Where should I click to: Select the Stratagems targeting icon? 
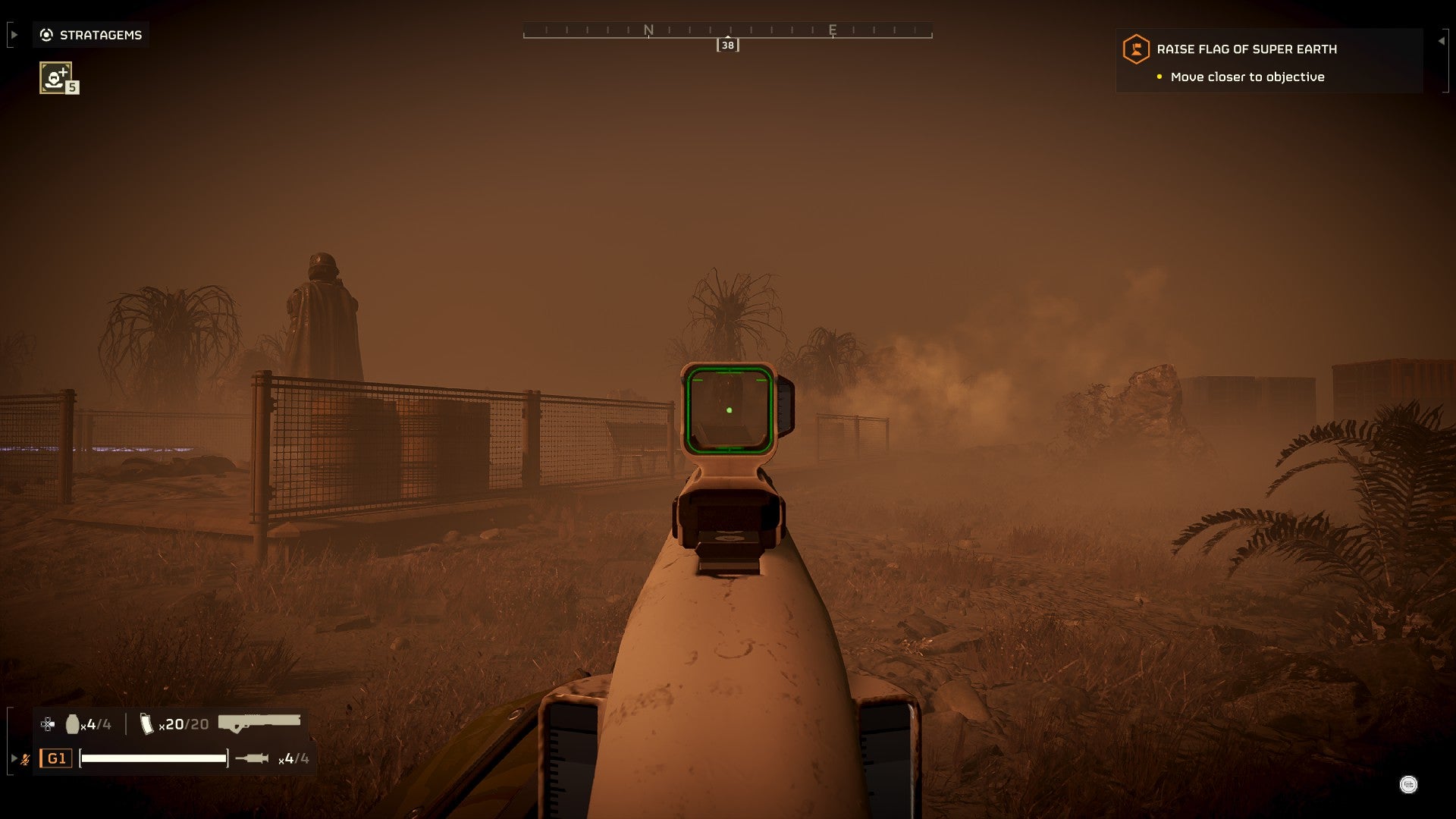coord(46,34)
